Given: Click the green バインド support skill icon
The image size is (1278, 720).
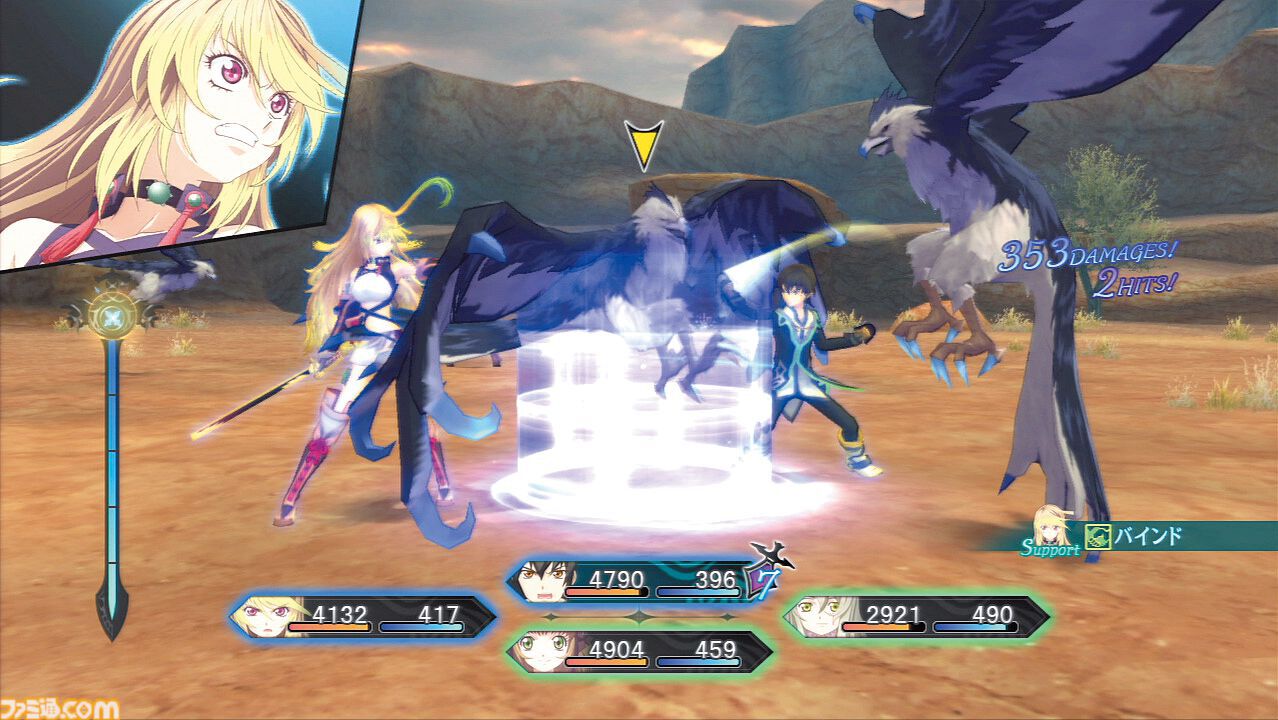Looking at the screenshot, I should 1098,537.
